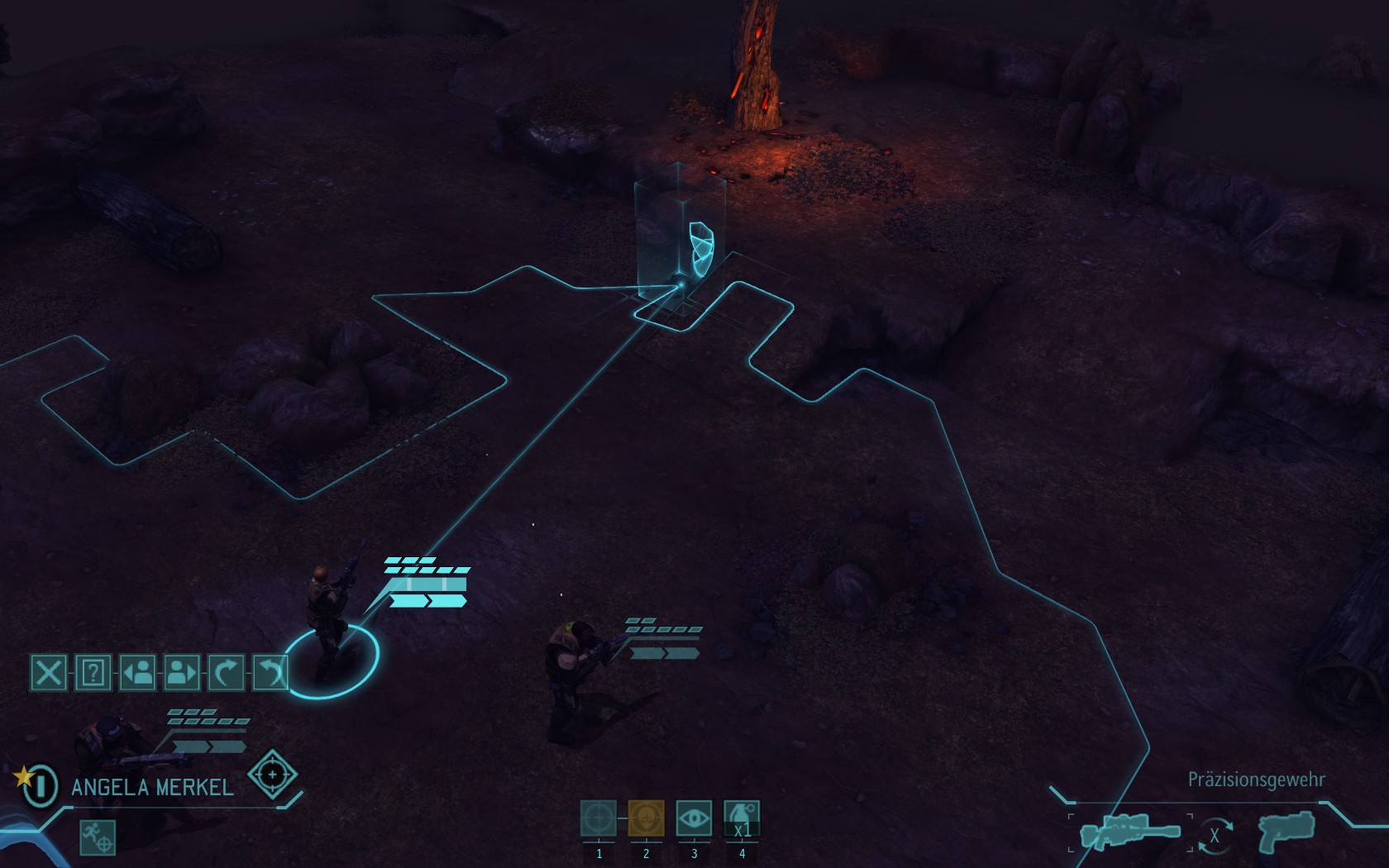The image size is (1389, 868).
Task: Open the question mark info button
Action: (93, 672)
